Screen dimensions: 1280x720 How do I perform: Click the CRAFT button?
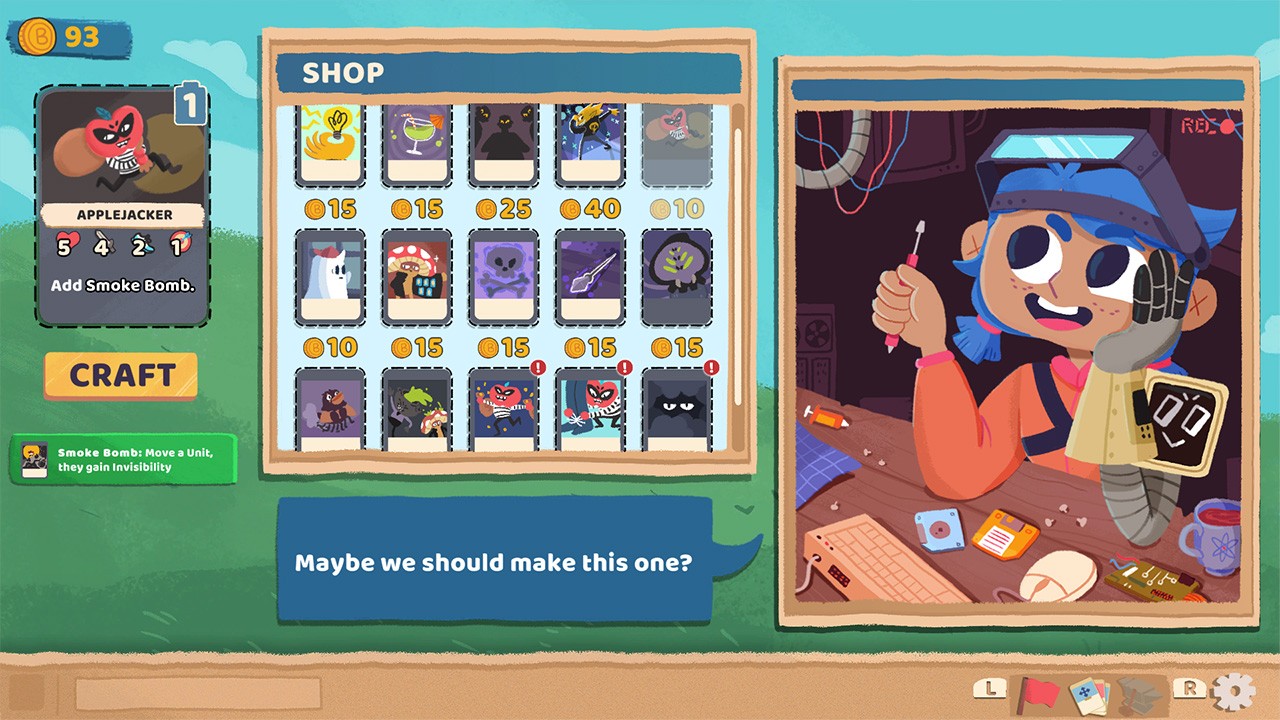click(x=120, y=376)
